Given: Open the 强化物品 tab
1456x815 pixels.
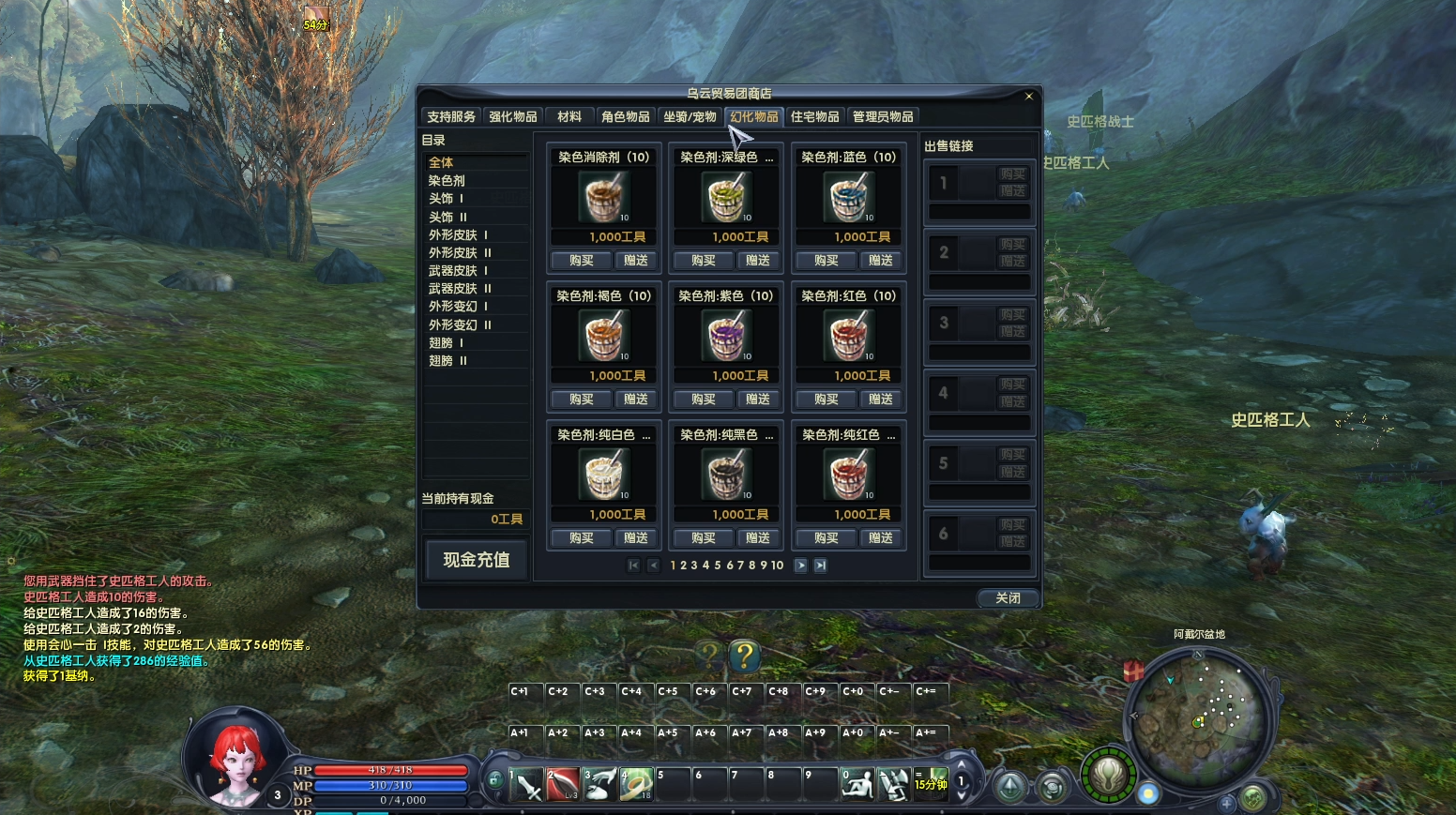Looking at the screenshot, I should click(x=513, y=116).
